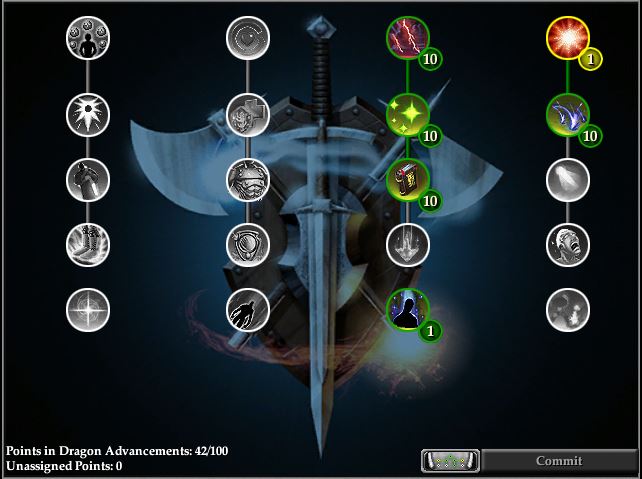The image size is (642, 479).
Task: Select the four-point star glint advancement
Action: [x=88, y=309]
